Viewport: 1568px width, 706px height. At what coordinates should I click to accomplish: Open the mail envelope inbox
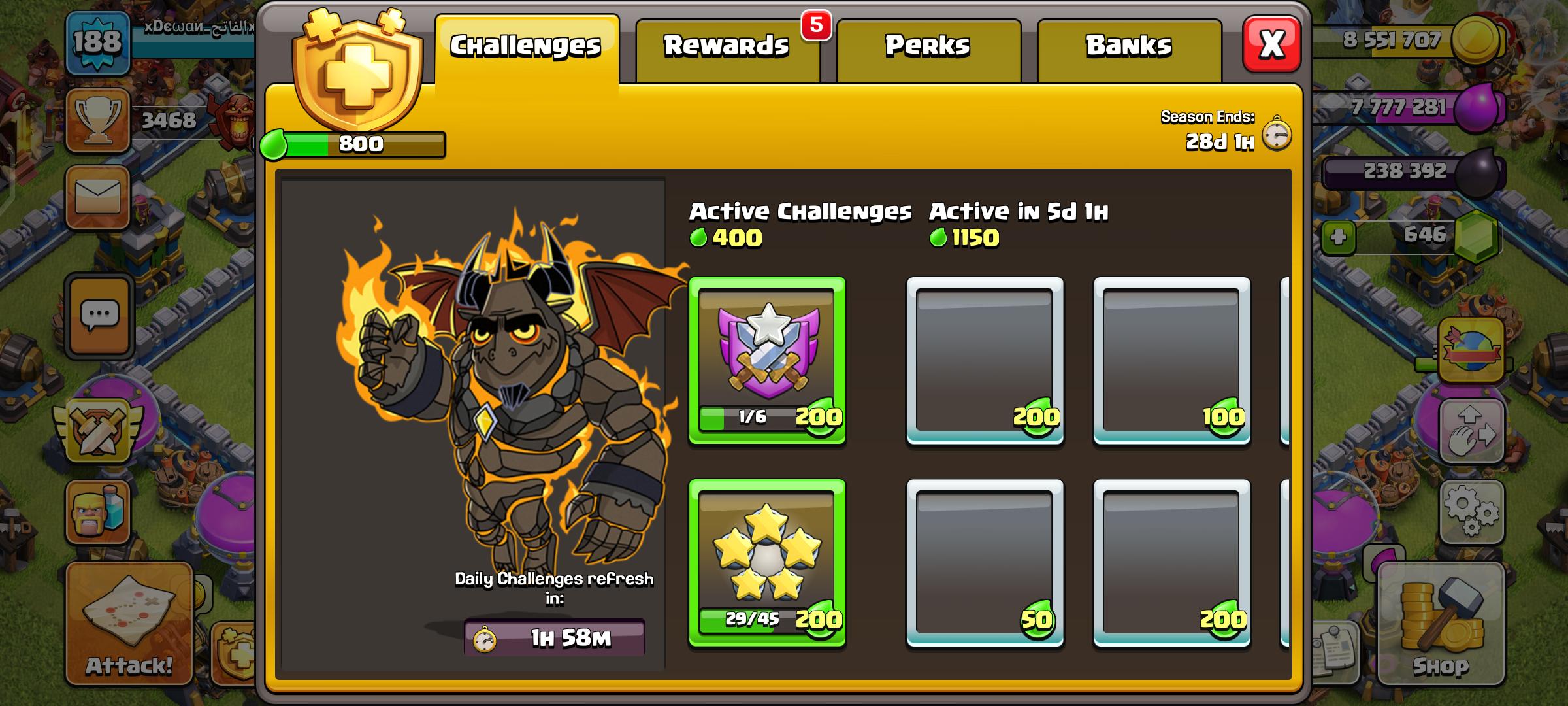coord(98,197)
